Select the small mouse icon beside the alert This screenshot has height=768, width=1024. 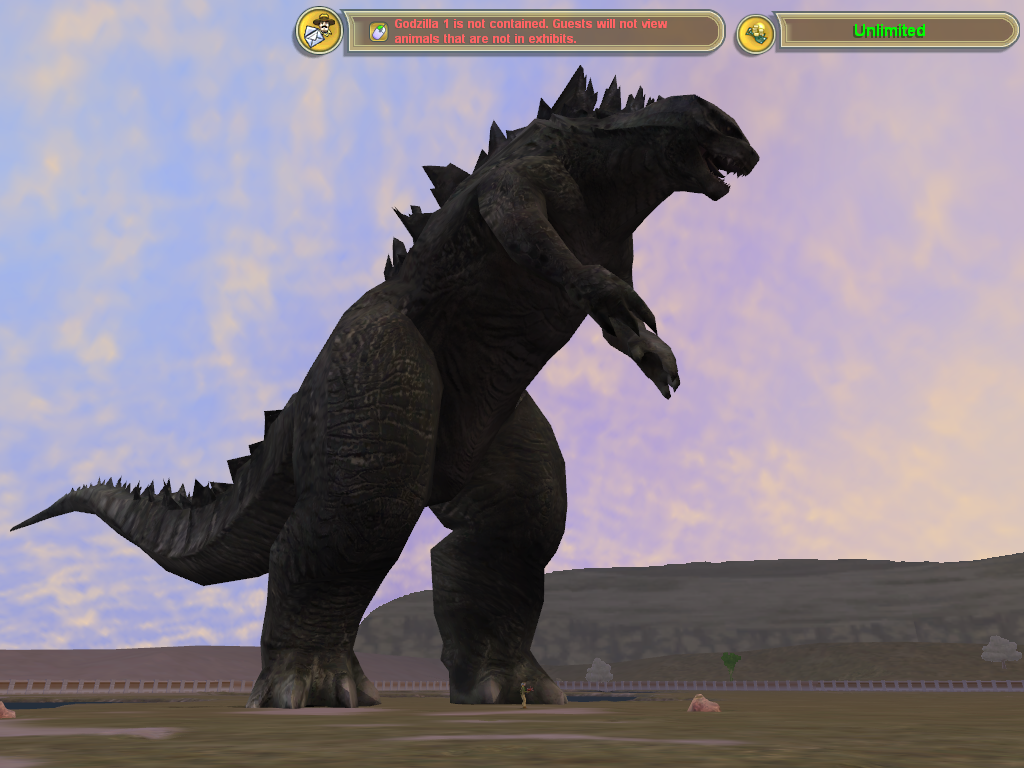tap(378, 32)
